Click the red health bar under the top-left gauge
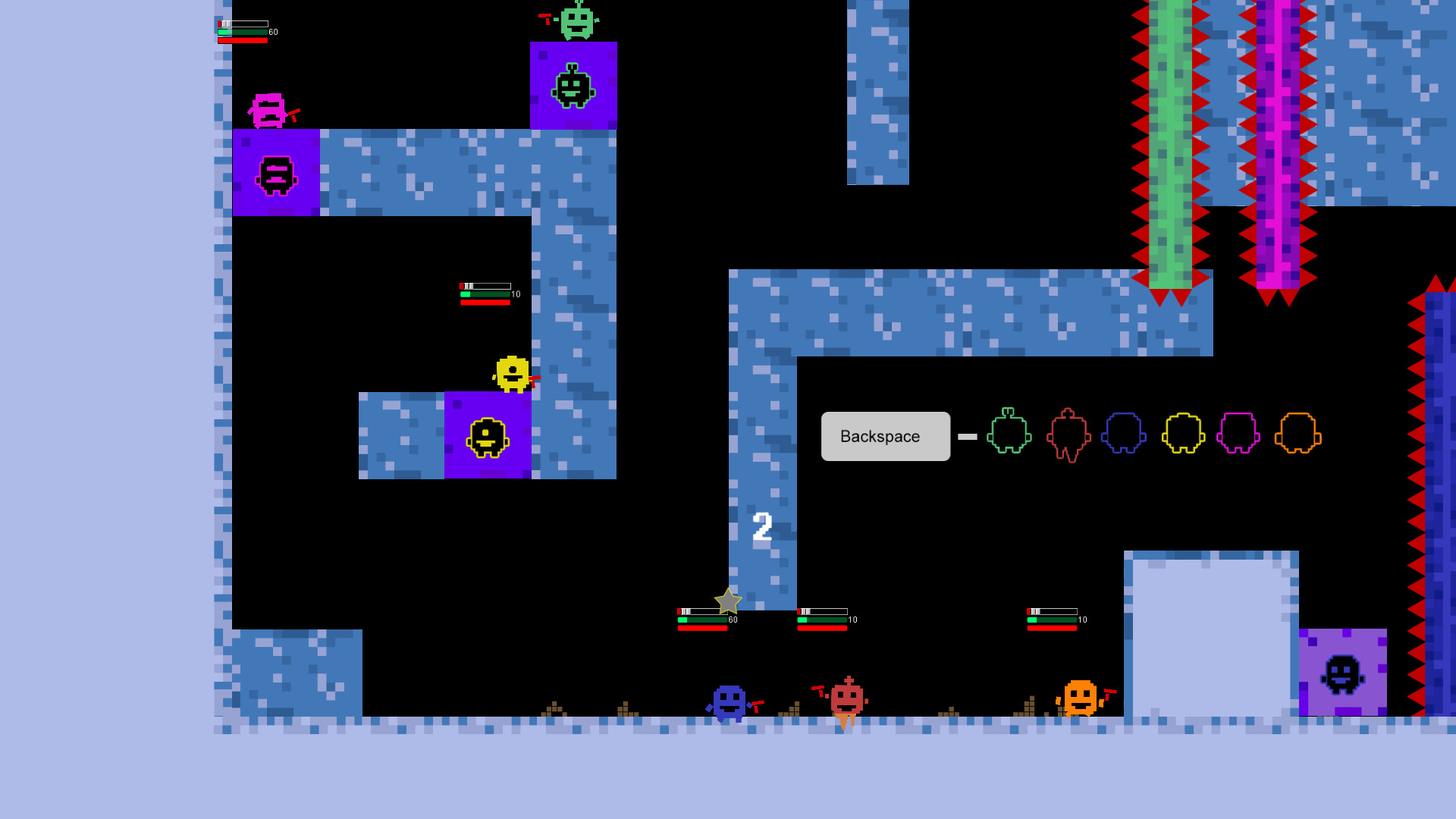Screen dimensions: 1456x819 pos(241,42)
